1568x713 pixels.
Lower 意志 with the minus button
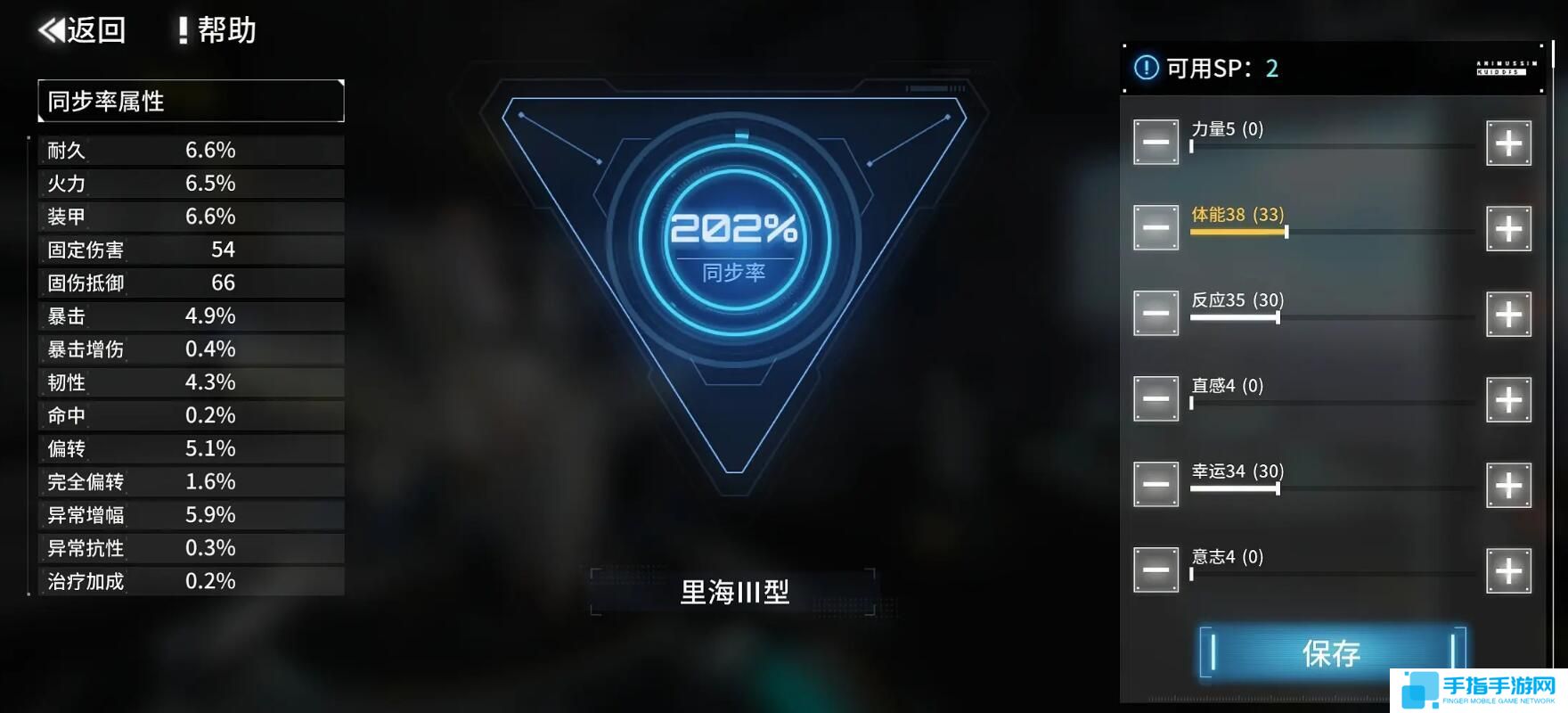point(1156,571)
